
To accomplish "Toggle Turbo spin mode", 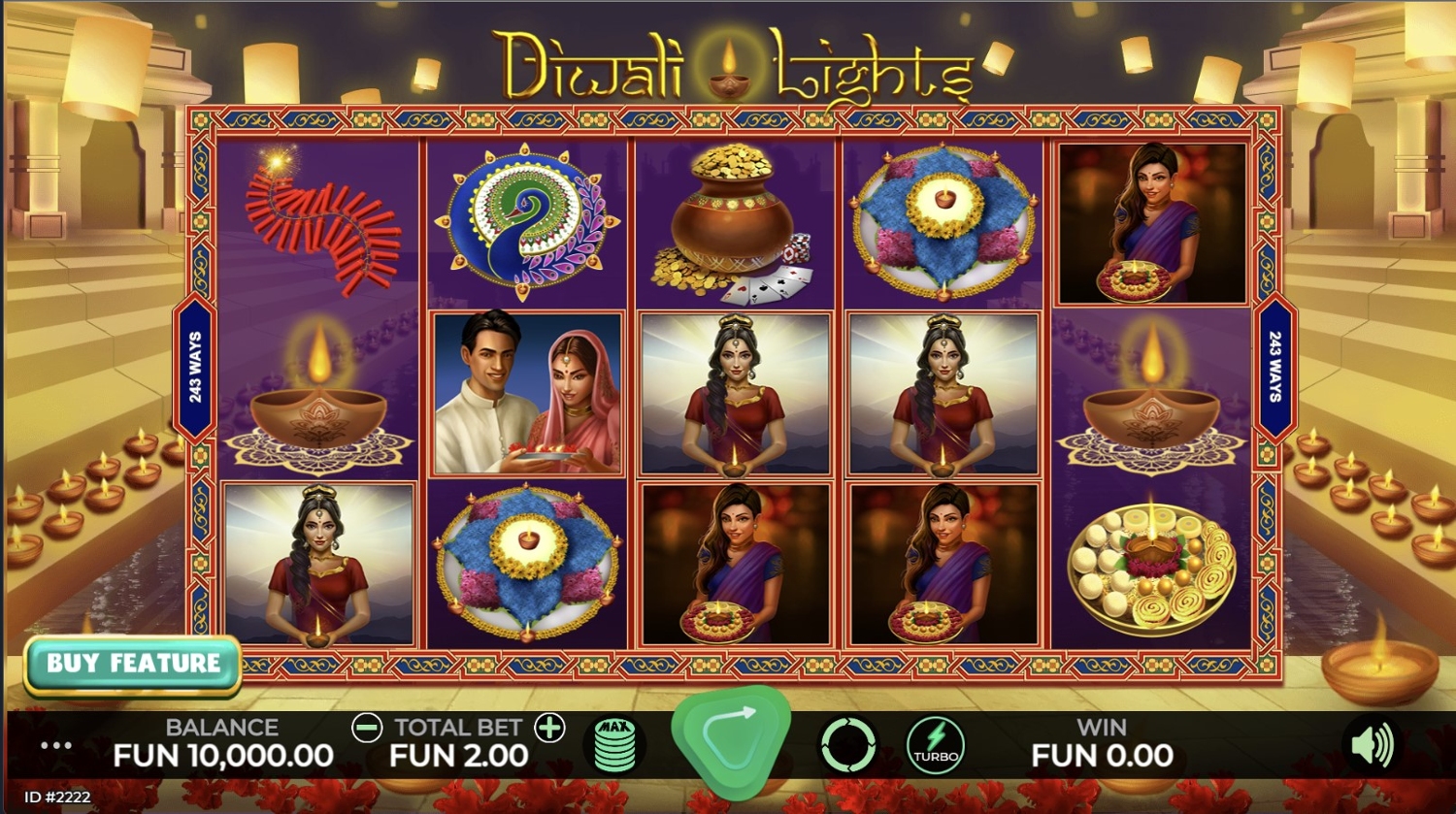I will pyautogui.click(x=936, y=745).
